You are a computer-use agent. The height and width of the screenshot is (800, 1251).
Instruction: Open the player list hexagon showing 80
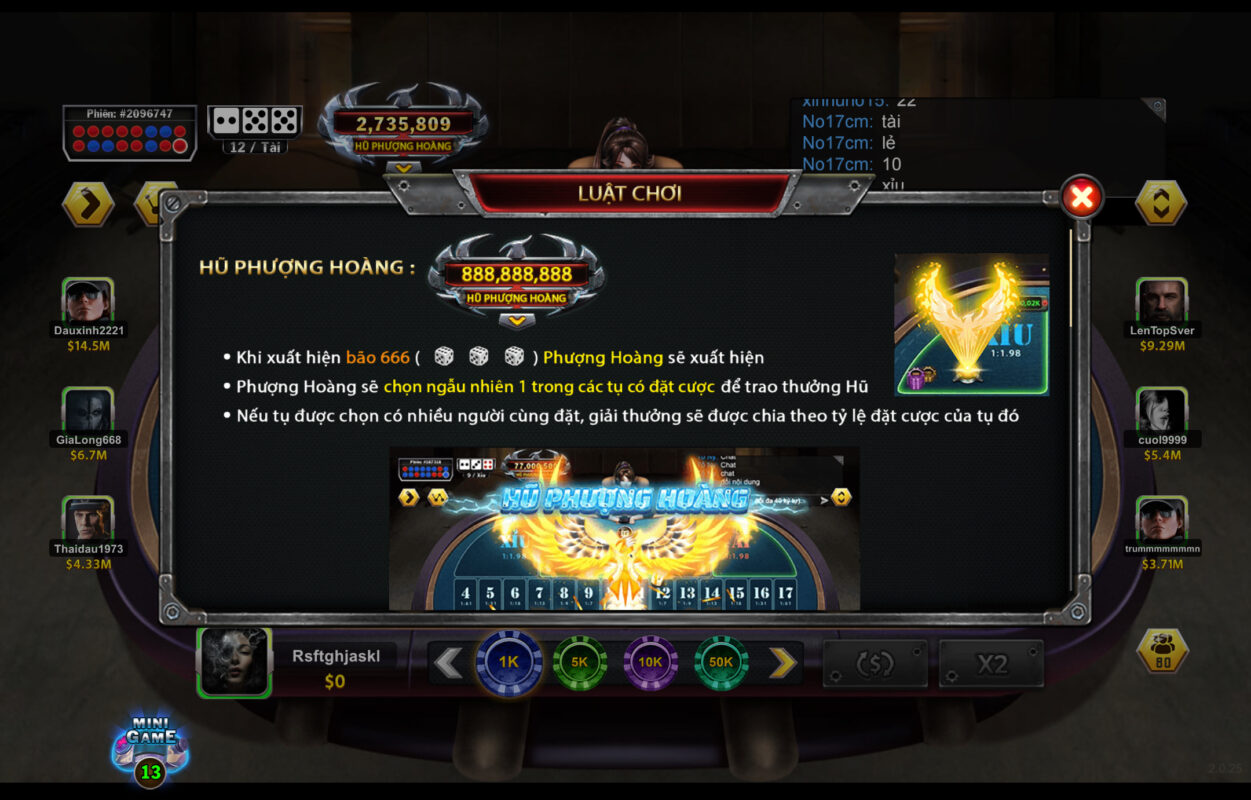(x=1162, y=651)
